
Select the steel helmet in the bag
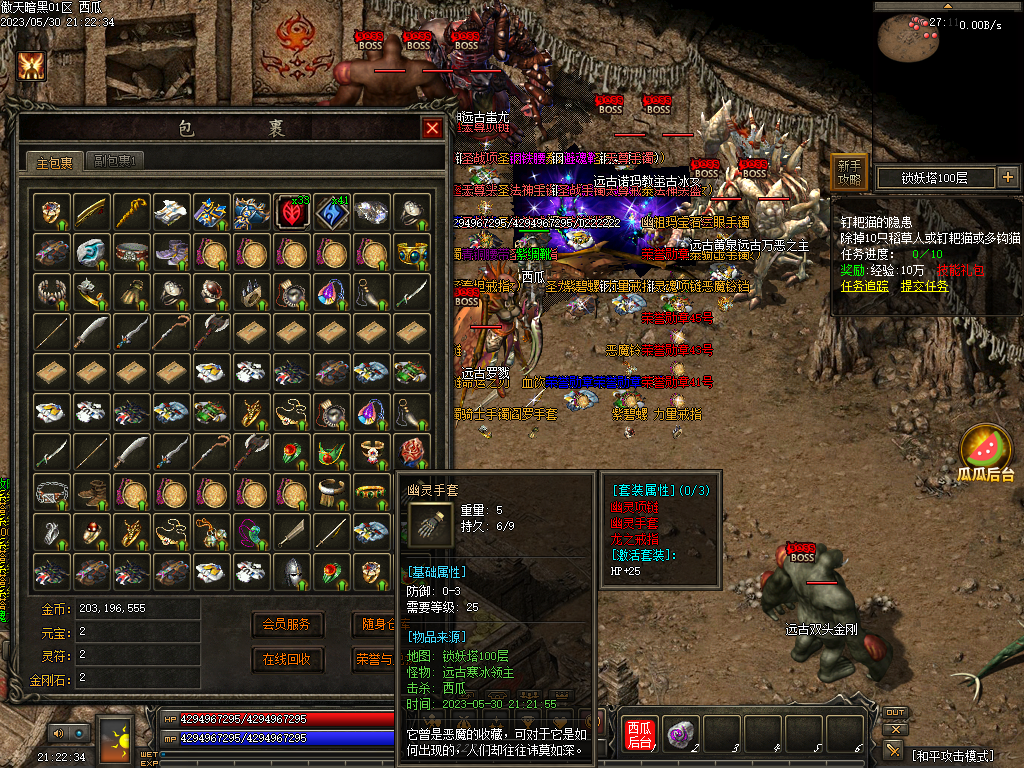click(292, 572)
